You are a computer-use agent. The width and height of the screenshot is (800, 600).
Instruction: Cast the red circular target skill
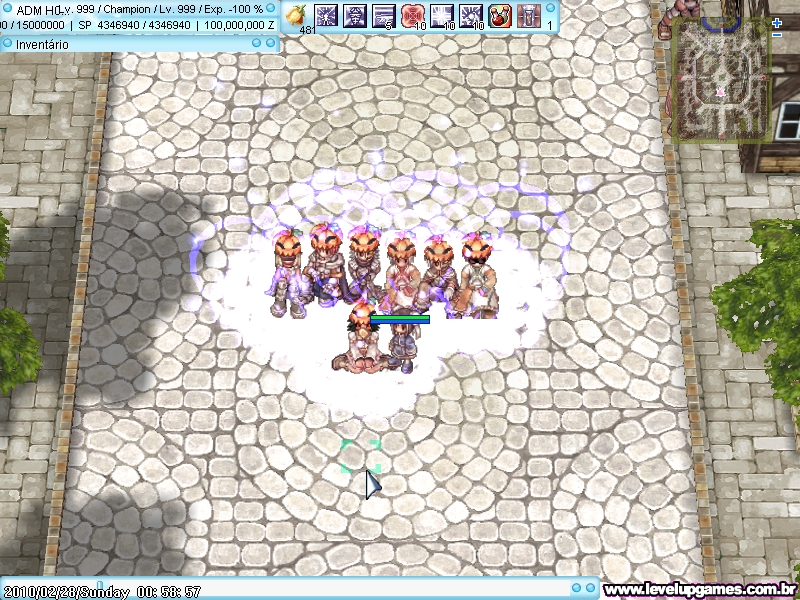[x=413, y=15]
